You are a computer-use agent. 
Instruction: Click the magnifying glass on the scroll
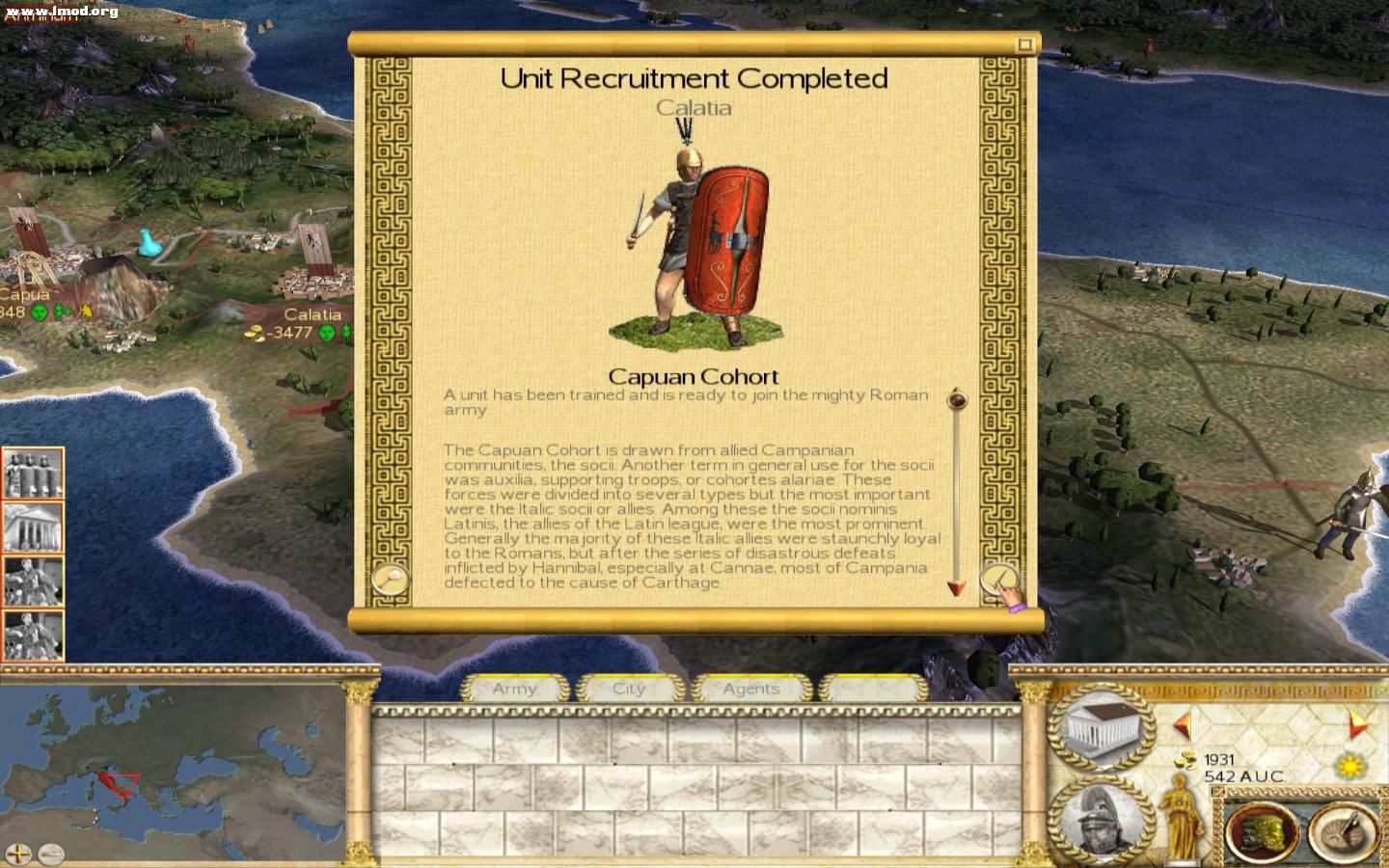coord(391,579)
